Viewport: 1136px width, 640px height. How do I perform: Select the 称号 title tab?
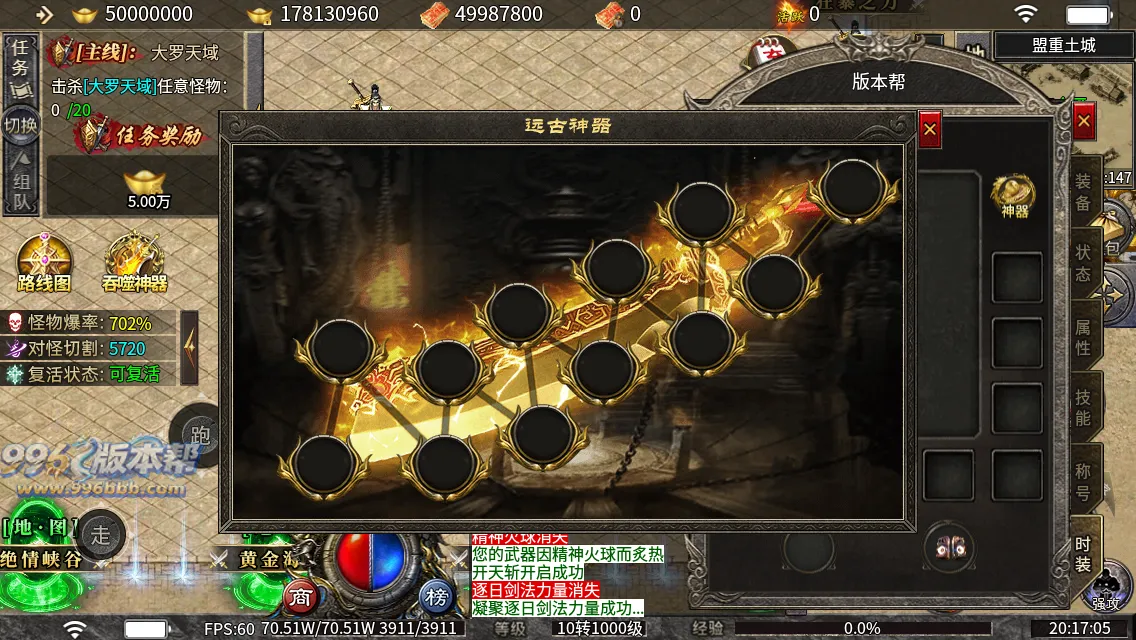1083,480
